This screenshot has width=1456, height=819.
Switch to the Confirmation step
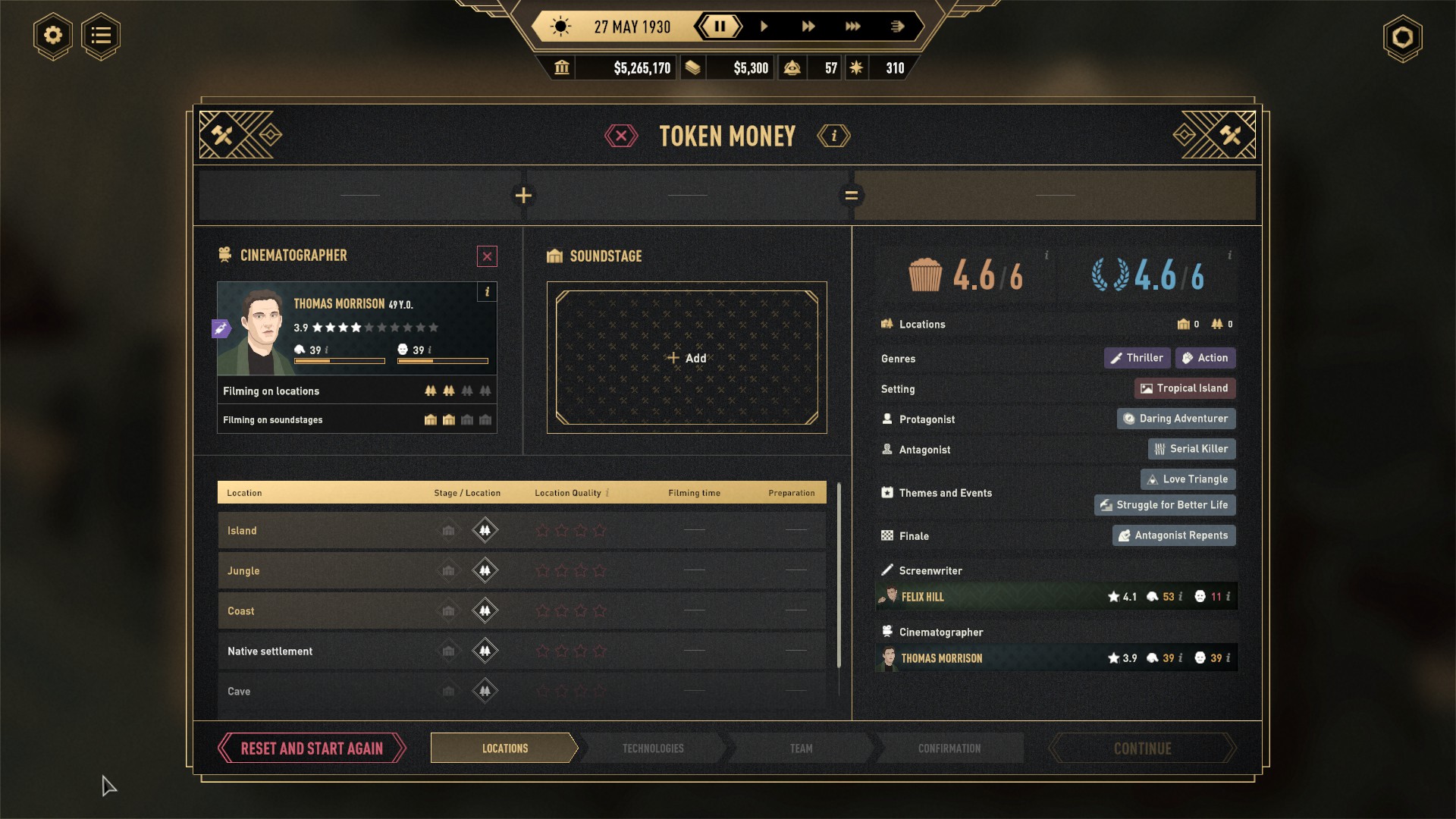tap(949, 748)
